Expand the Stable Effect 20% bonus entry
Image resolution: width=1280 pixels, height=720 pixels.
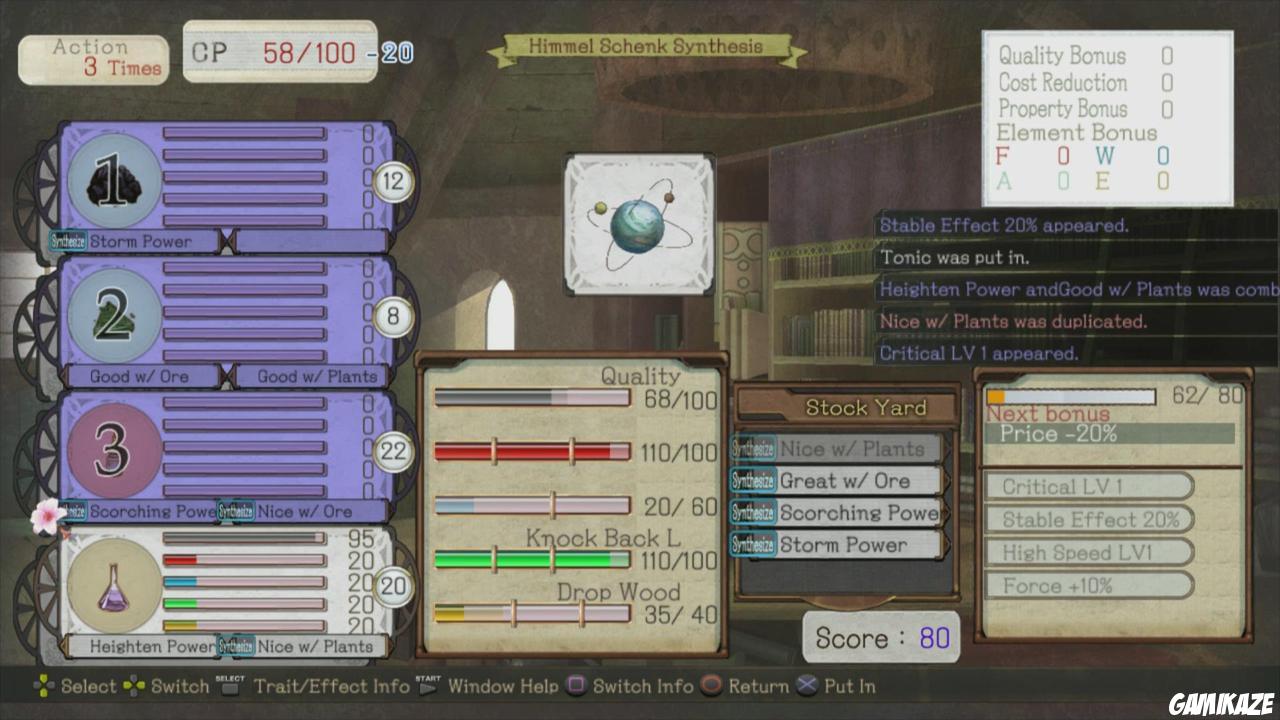point(1090,520)
